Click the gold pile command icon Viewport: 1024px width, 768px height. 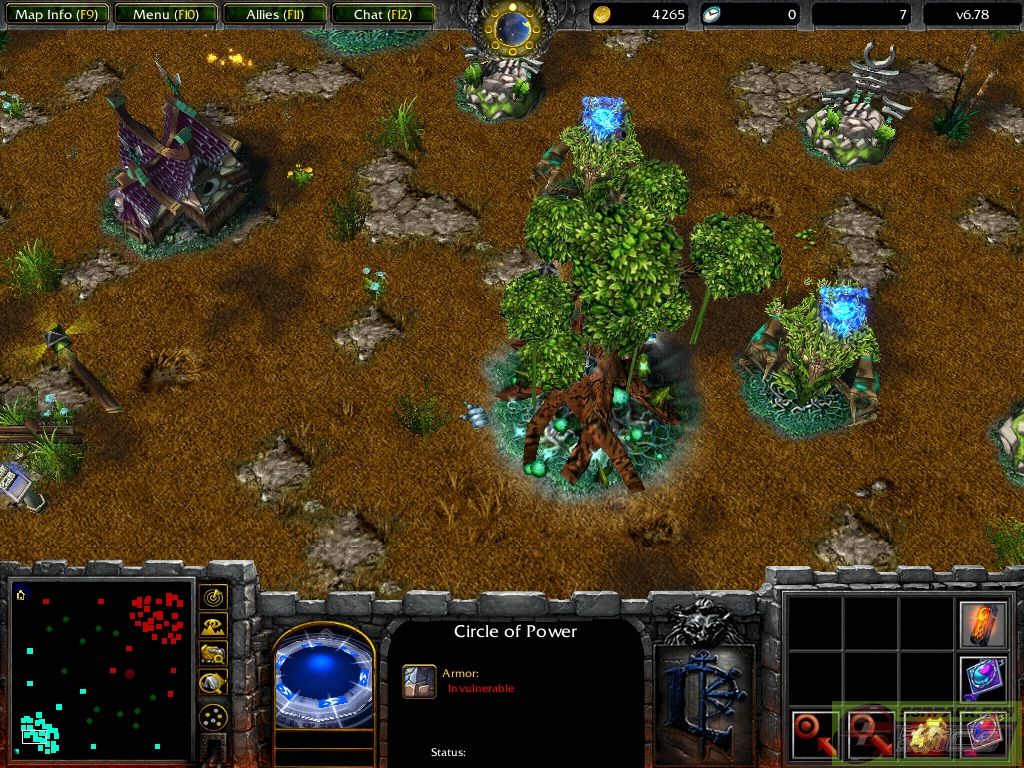[x=925, y=734]
